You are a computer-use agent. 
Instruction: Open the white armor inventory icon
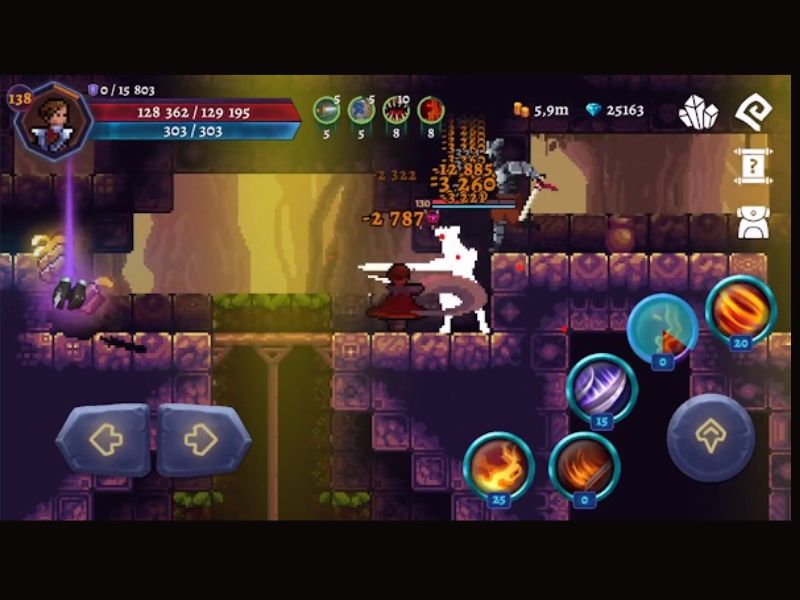tap(753, 222)
